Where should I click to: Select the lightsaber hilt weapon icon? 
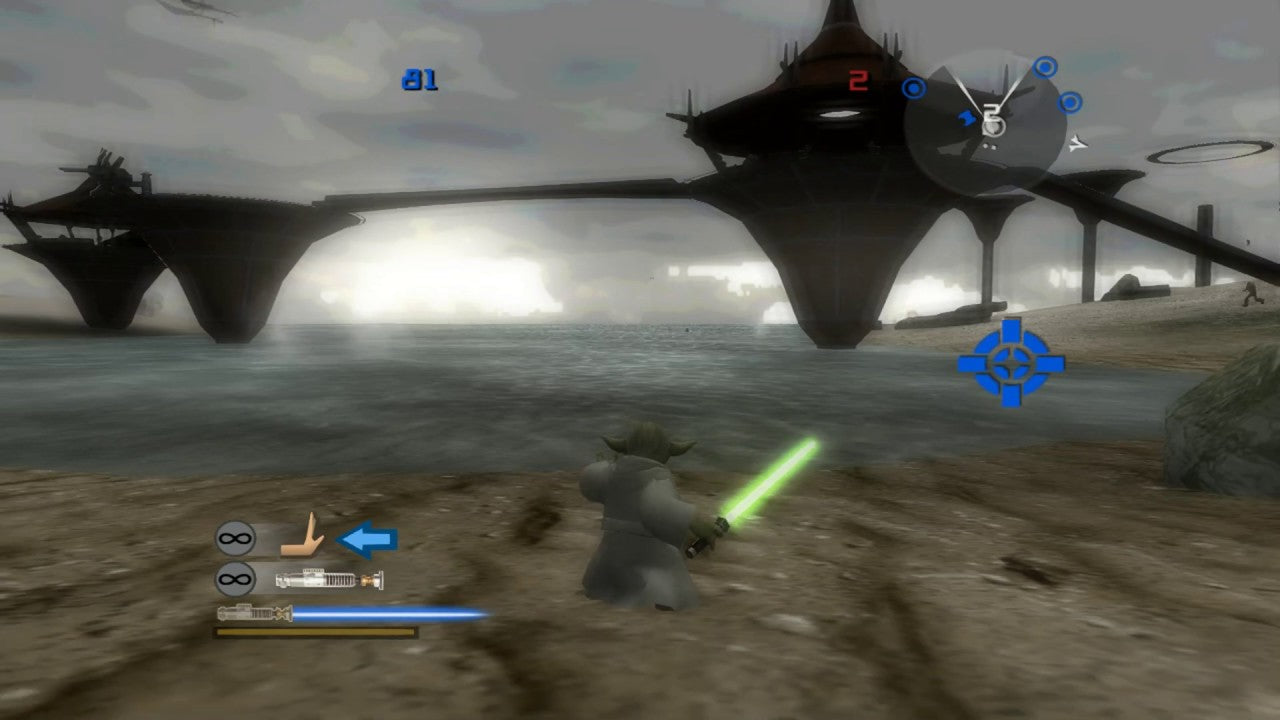[x=330, y=580]
